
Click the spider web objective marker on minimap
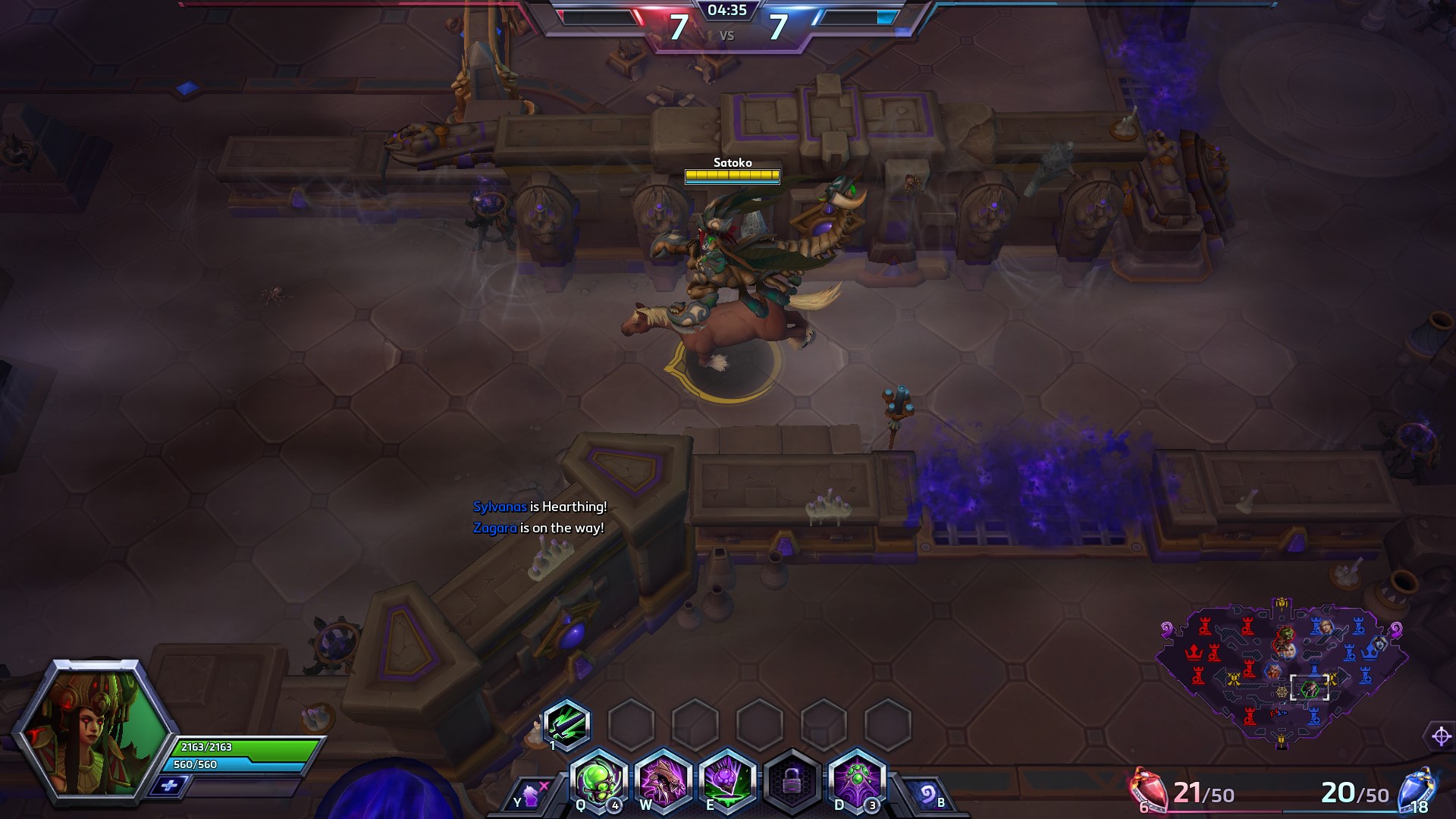[1282, 692]
